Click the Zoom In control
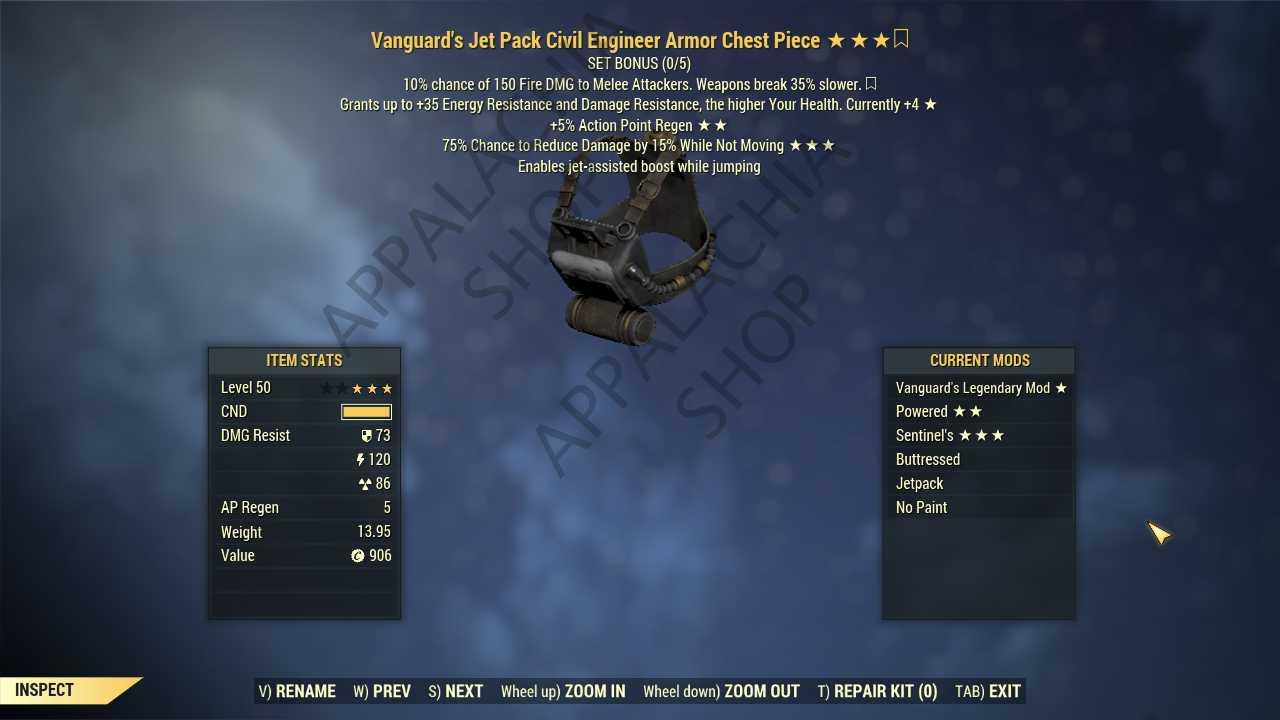1280x720 pixels. [x=563, y=691]
